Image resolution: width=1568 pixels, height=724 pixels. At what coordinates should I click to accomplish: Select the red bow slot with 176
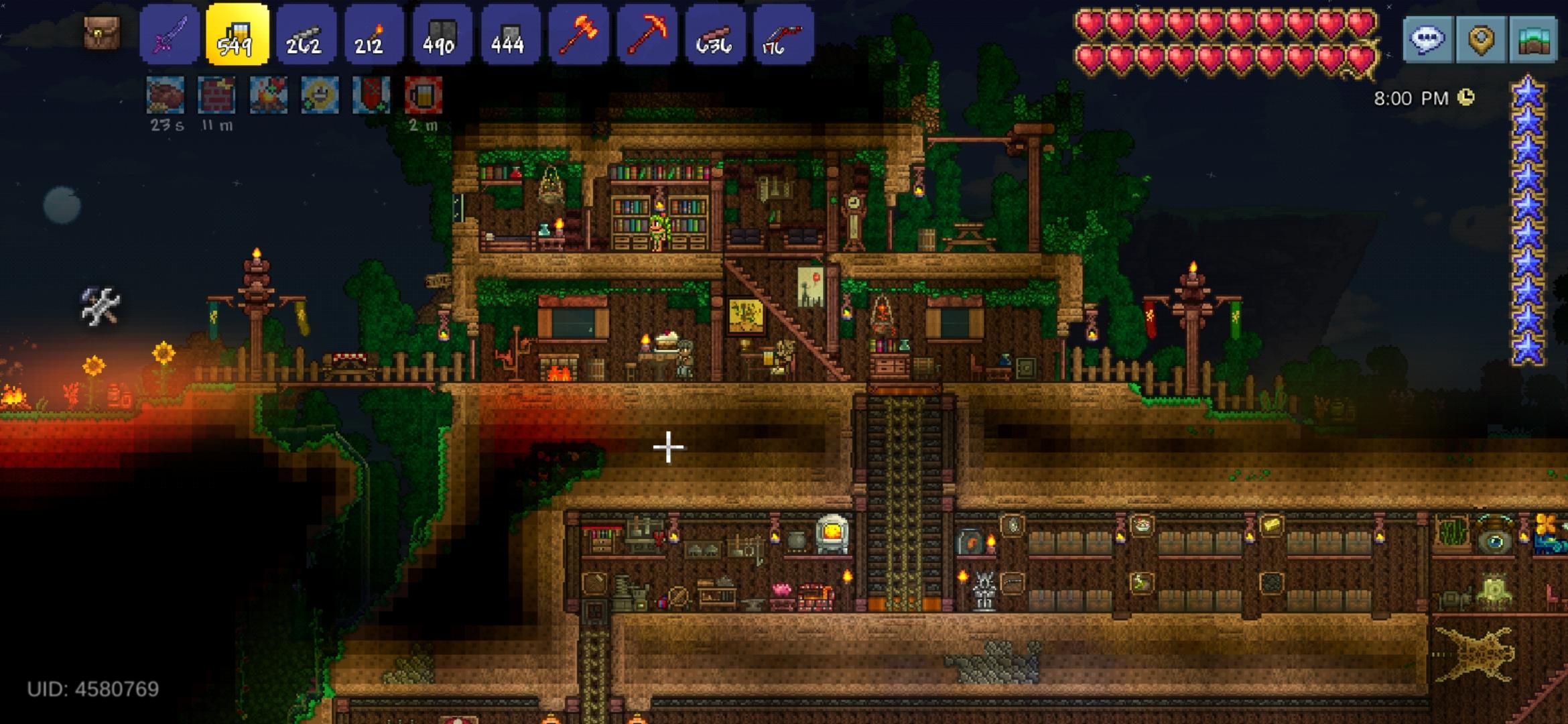(x=783, y=35)
